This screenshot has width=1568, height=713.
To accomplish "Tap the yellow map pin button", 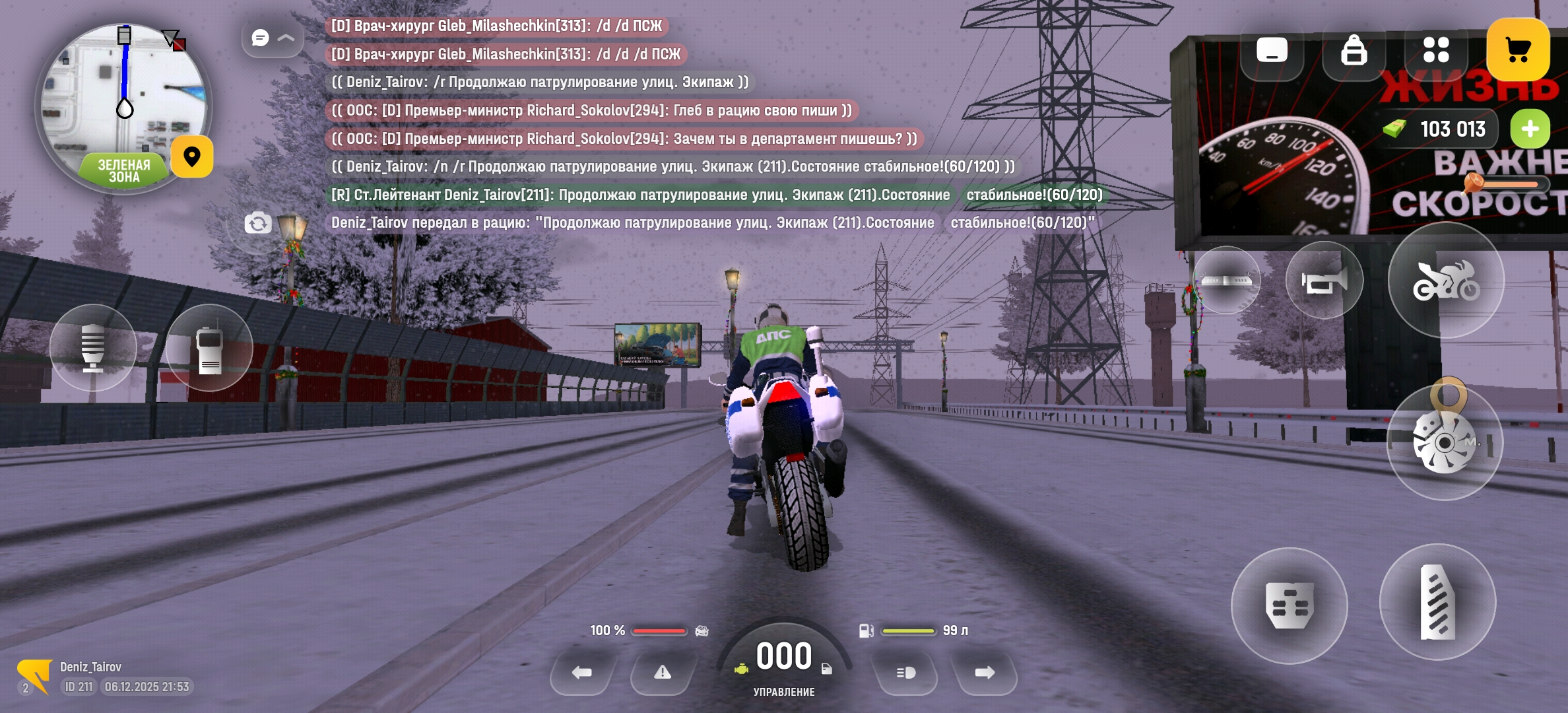I will [192, 157].
